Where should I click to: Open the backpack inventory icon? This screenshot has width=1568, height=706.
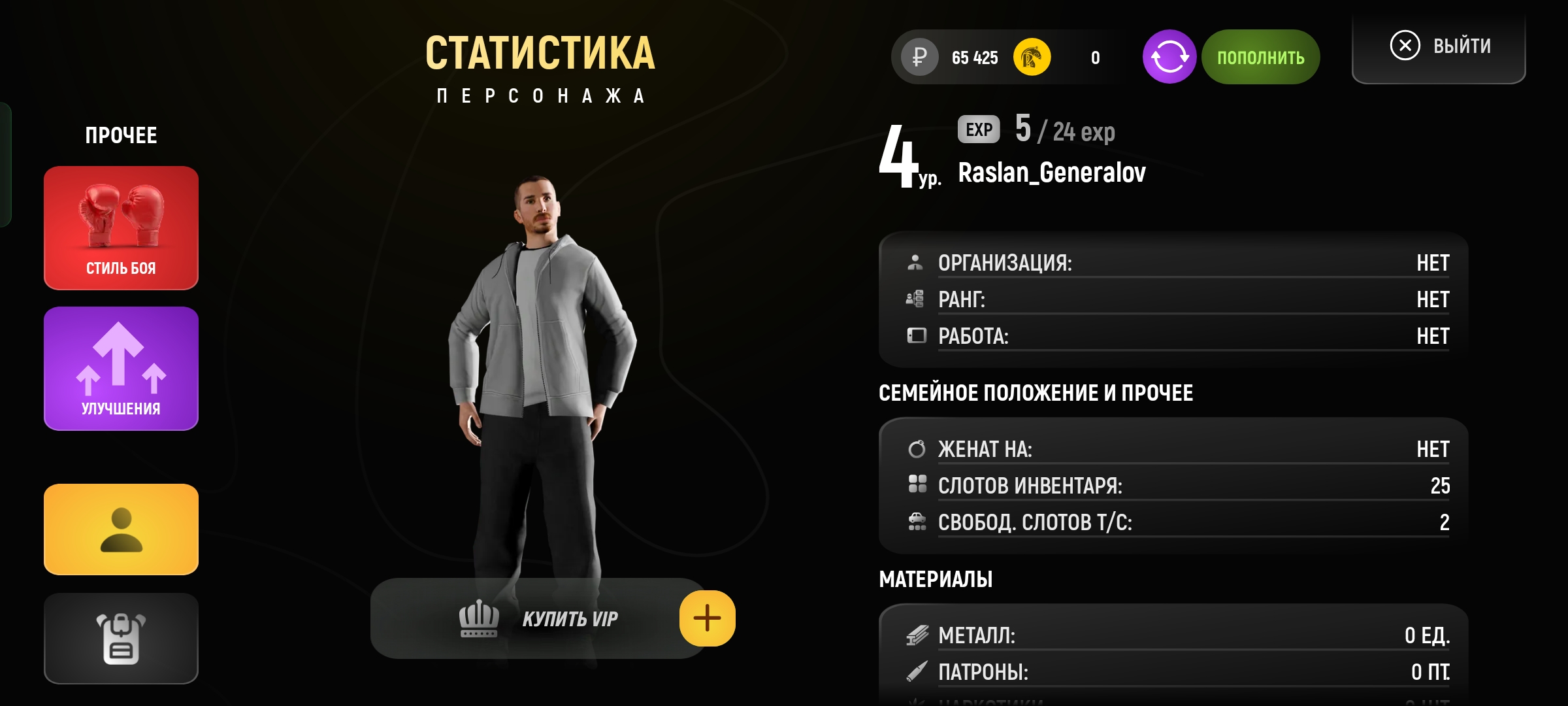(121, 637)
